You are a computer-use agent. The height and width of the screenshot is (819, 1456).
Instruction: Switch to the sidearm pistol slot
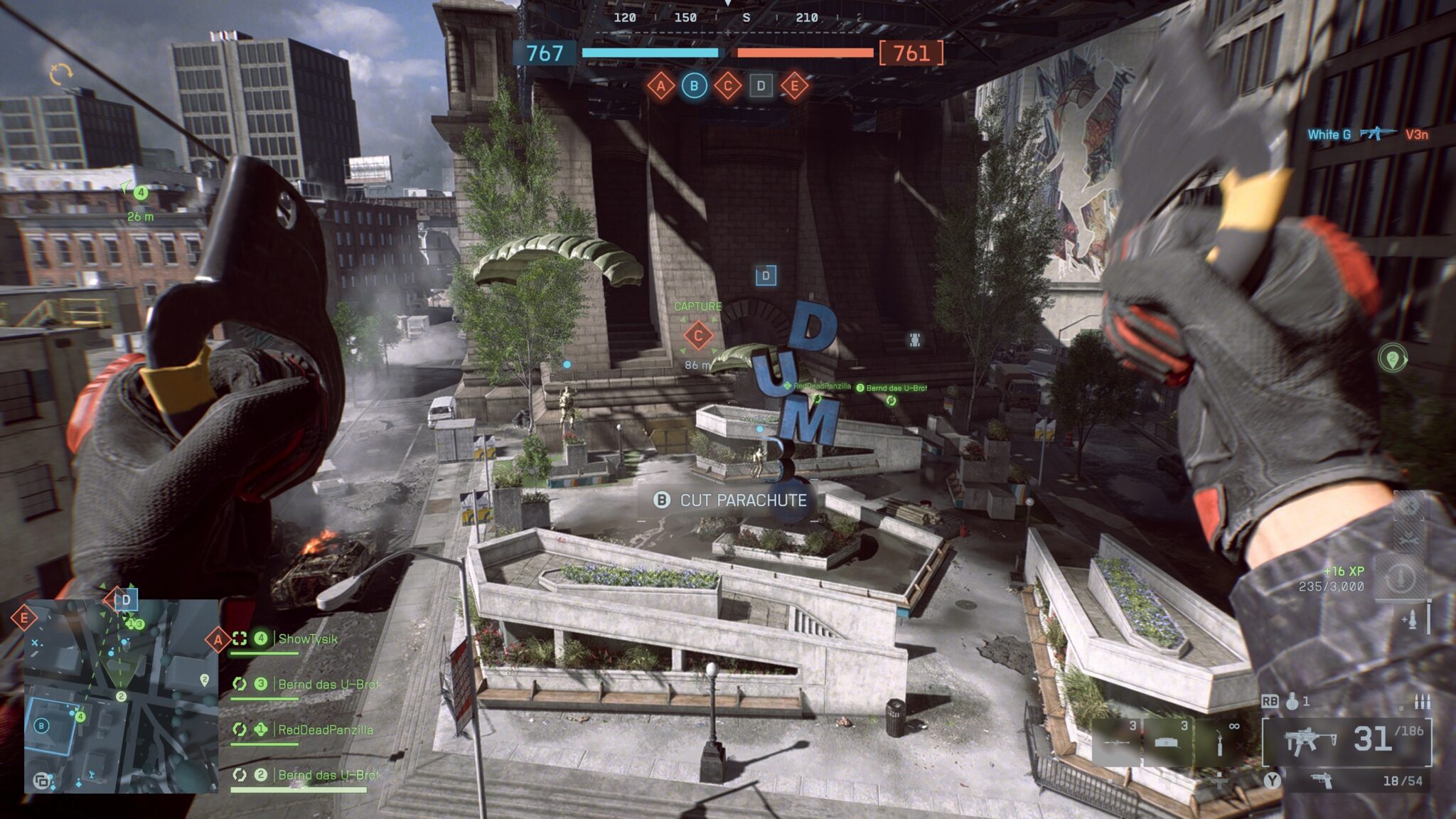tap(1322, 781)
